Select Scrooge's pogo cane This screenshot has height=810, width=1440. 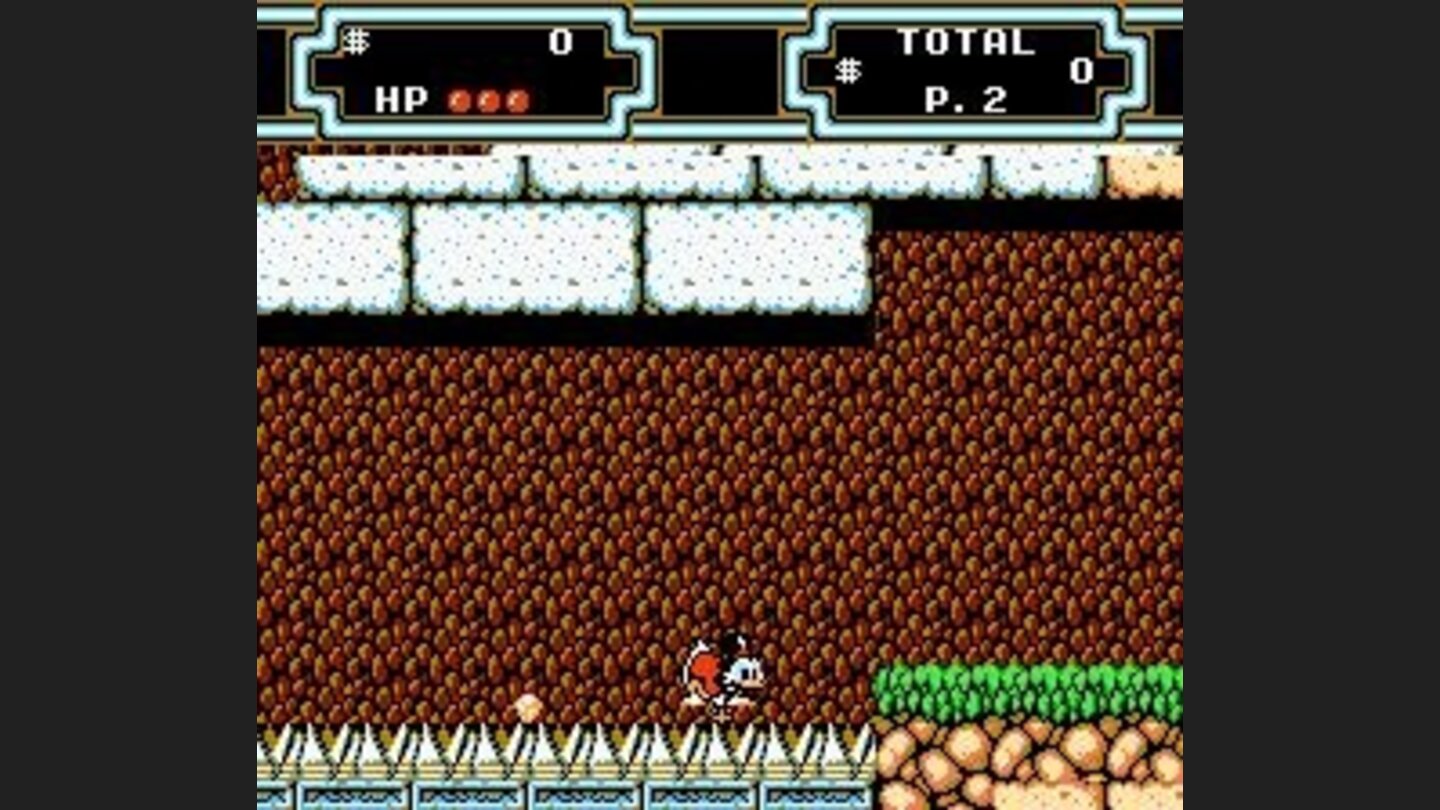coord(722,715)
